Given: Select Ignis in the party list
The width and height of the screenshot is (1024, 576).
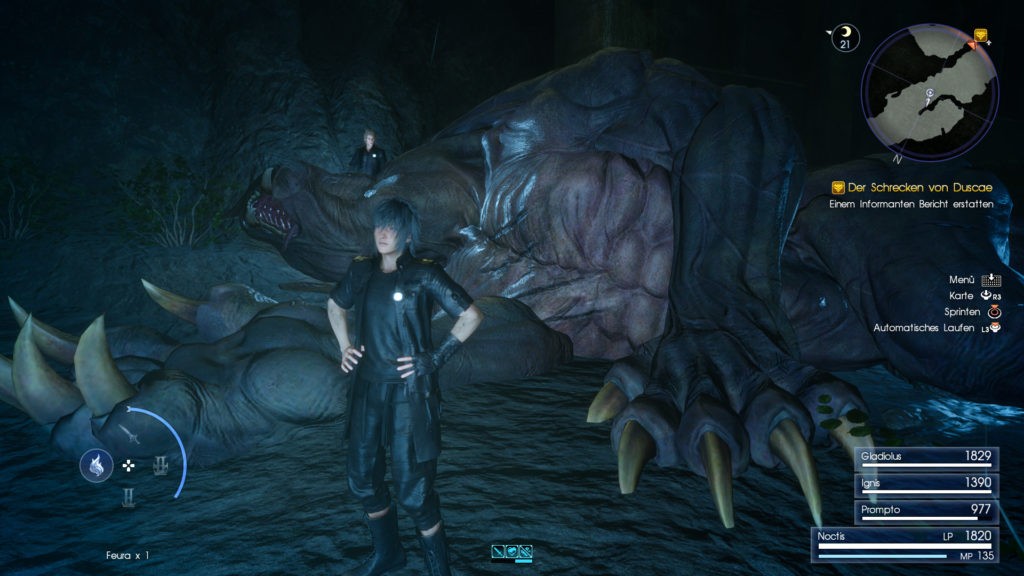Looking at the screenshot, I should point(926,484).
